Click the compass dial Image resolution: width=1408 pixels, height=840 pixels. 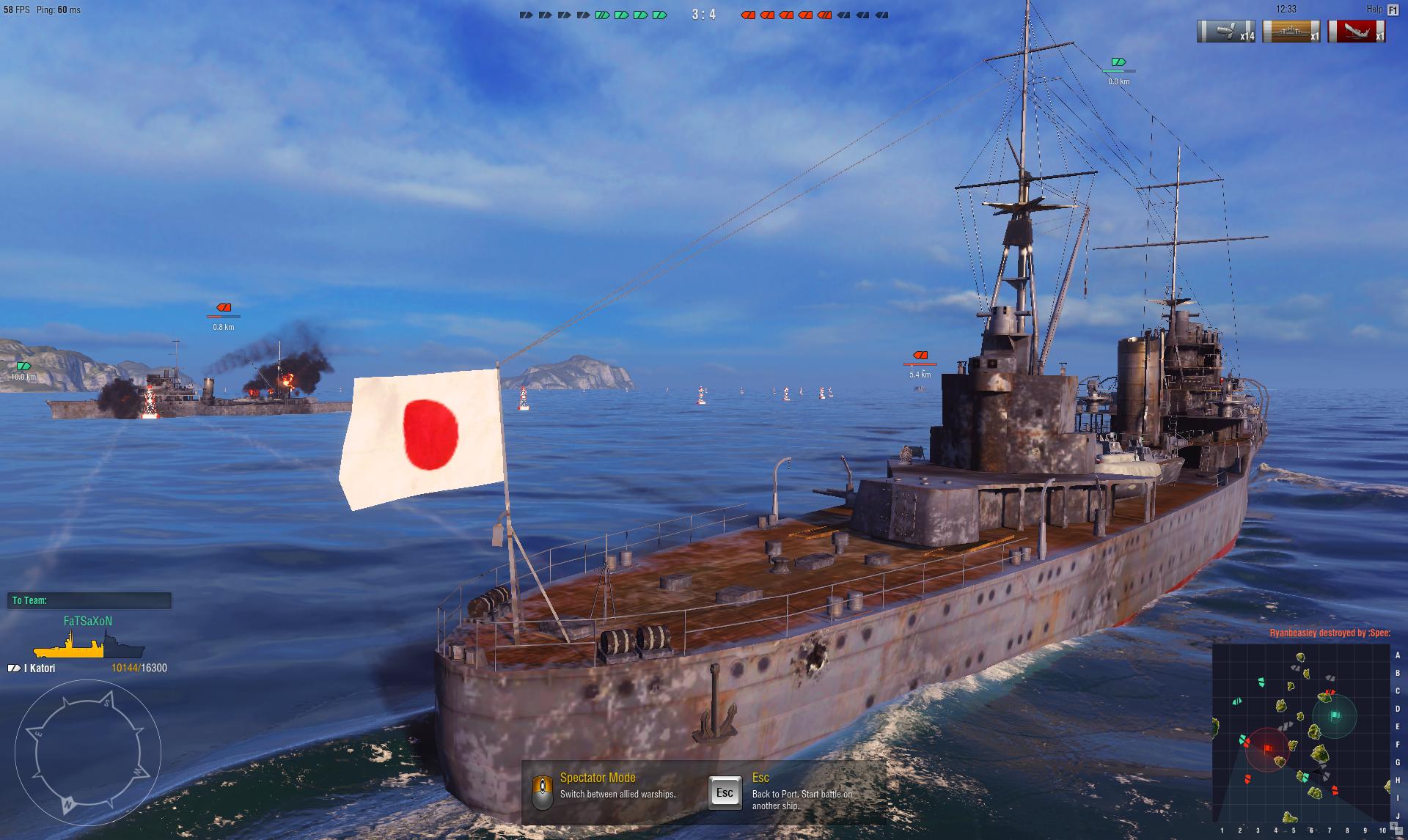click(x=87, y=753)
